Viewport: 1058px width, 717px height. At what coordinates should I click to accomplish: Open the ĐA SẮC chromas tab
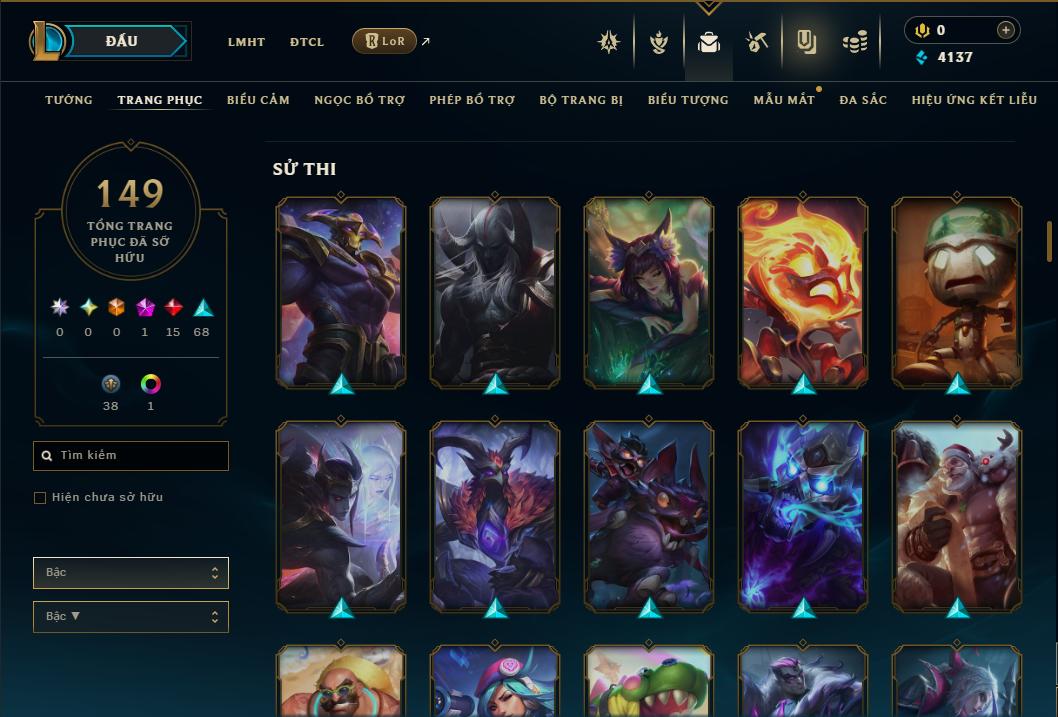coord(863,100)
